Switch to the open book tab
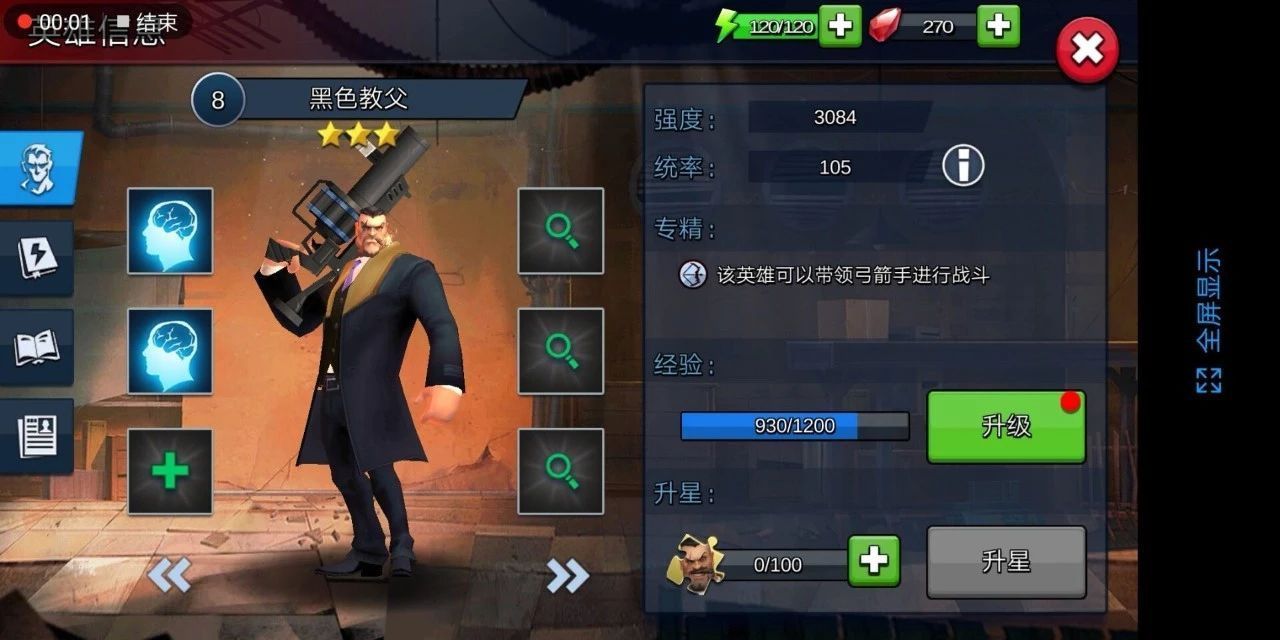The height and width of the screenshot is (640, 1280). (x=38, y=347)
